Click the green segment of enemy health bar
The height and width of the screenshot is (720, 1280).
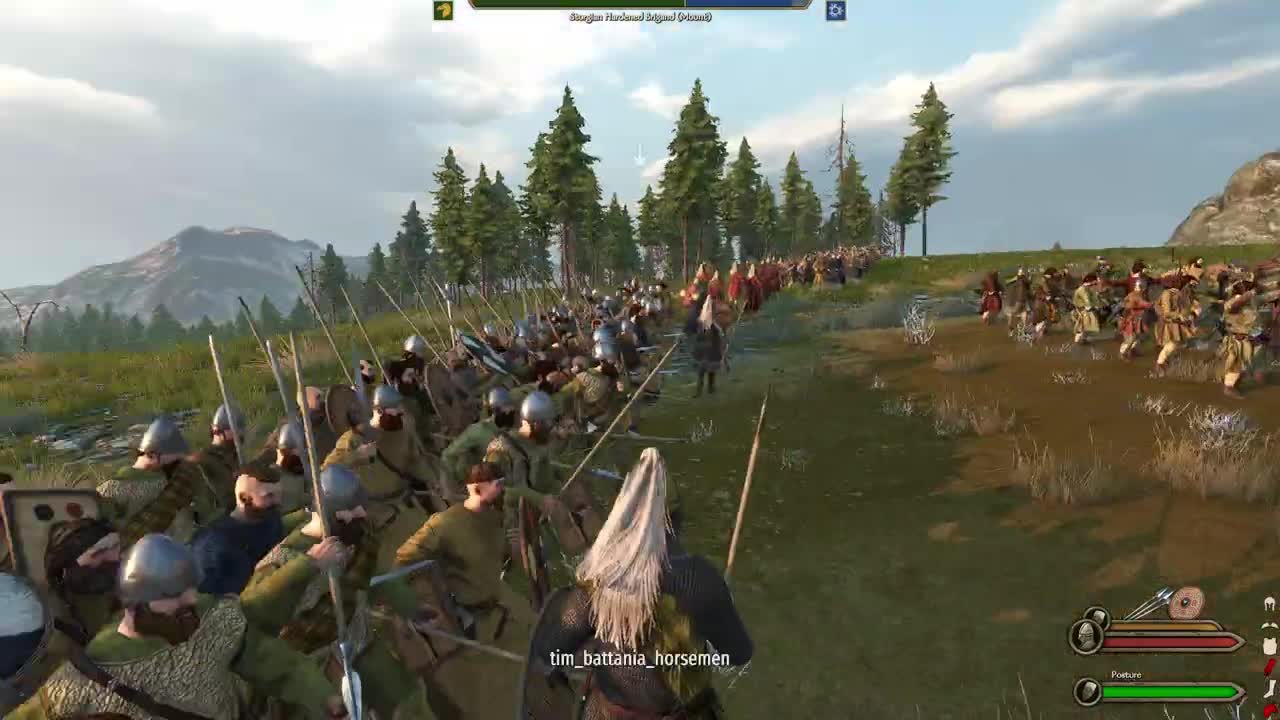(x=575, y=4)
